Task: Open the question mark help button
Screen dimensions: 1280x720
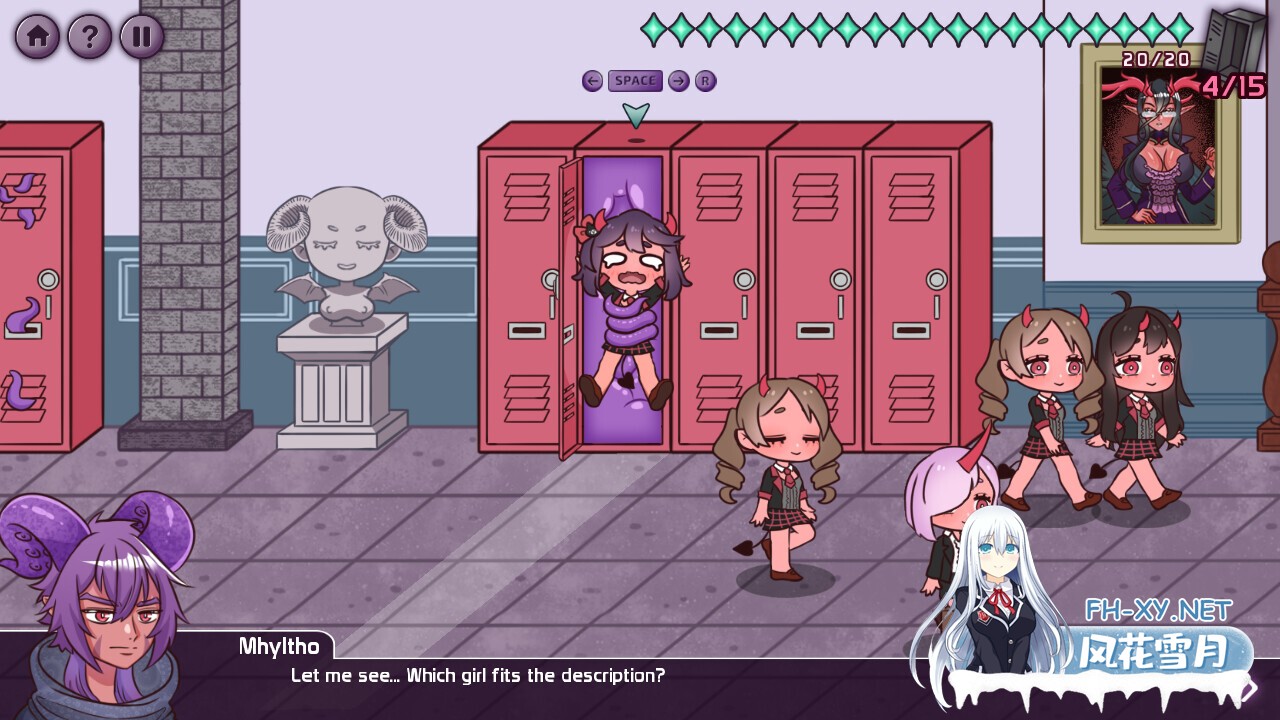Action: 89,37
